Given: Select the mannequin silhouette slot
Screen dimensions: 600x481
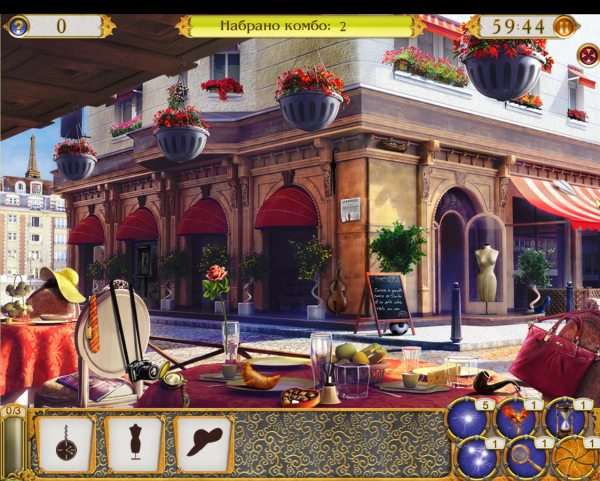Looking at the screenshot, I should (x=134, y=442).
